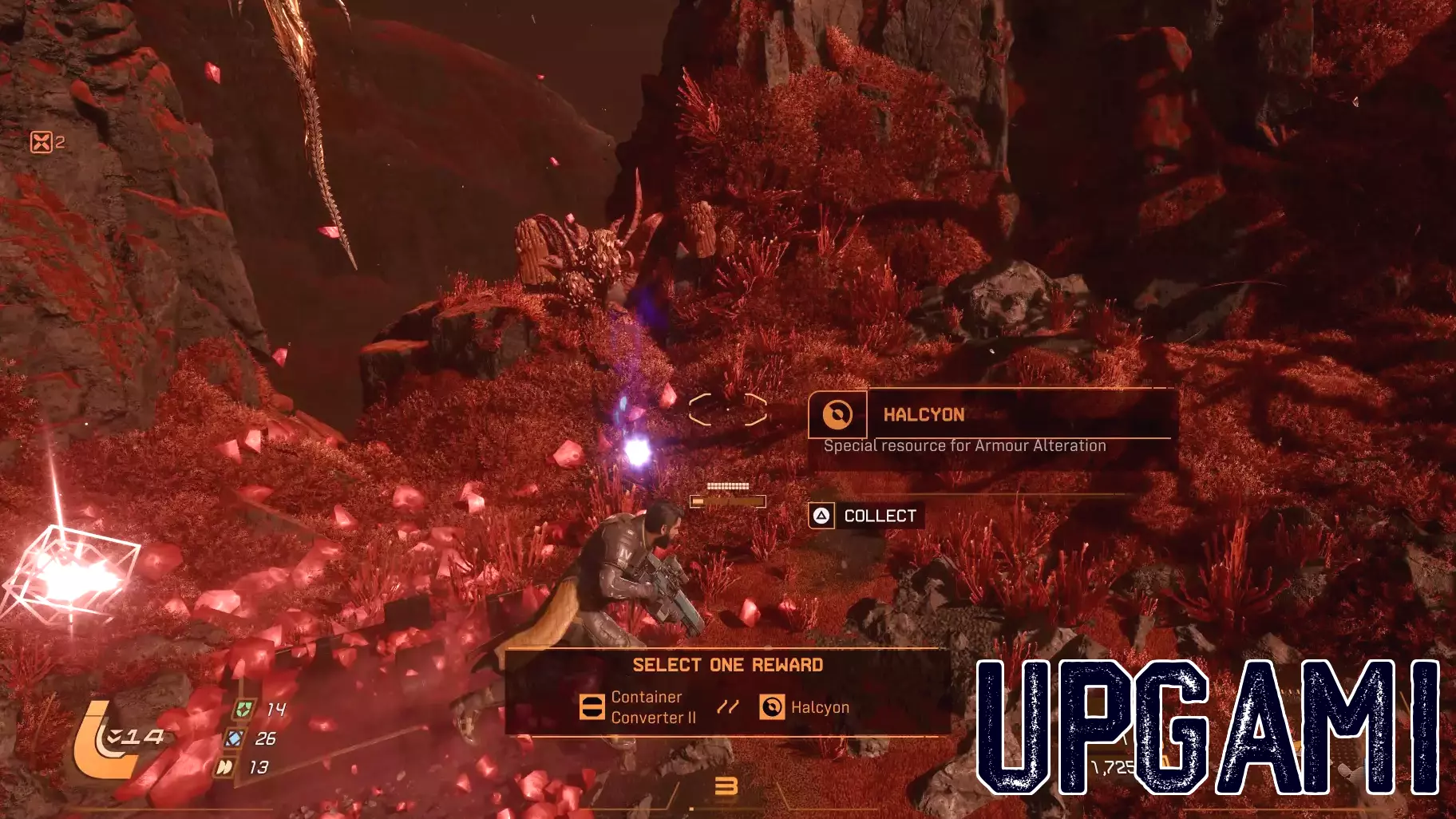Click the mission counter showing 3

point(728,785)
